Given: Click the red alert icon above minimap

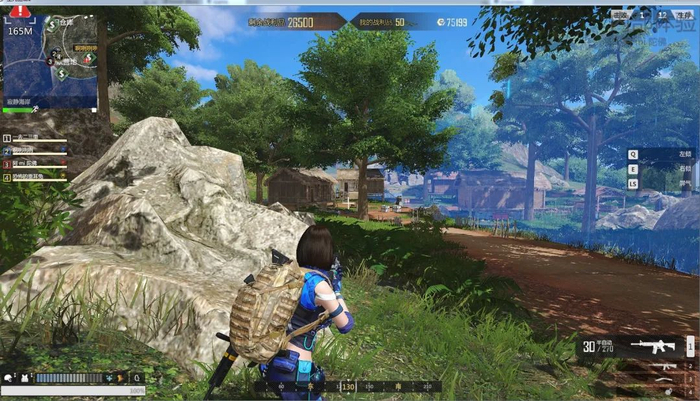Looking at the screenshot, I should pos(20,11).
